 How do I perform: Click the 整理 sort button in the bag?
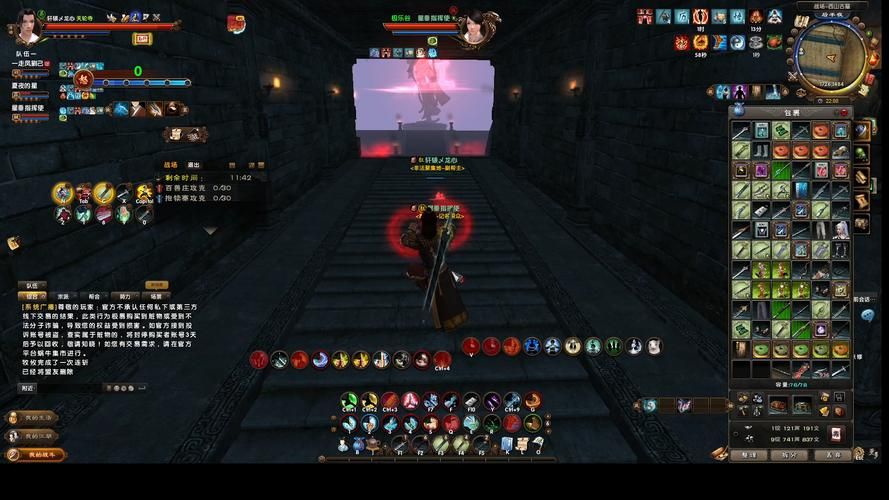[x=748, y=455]
